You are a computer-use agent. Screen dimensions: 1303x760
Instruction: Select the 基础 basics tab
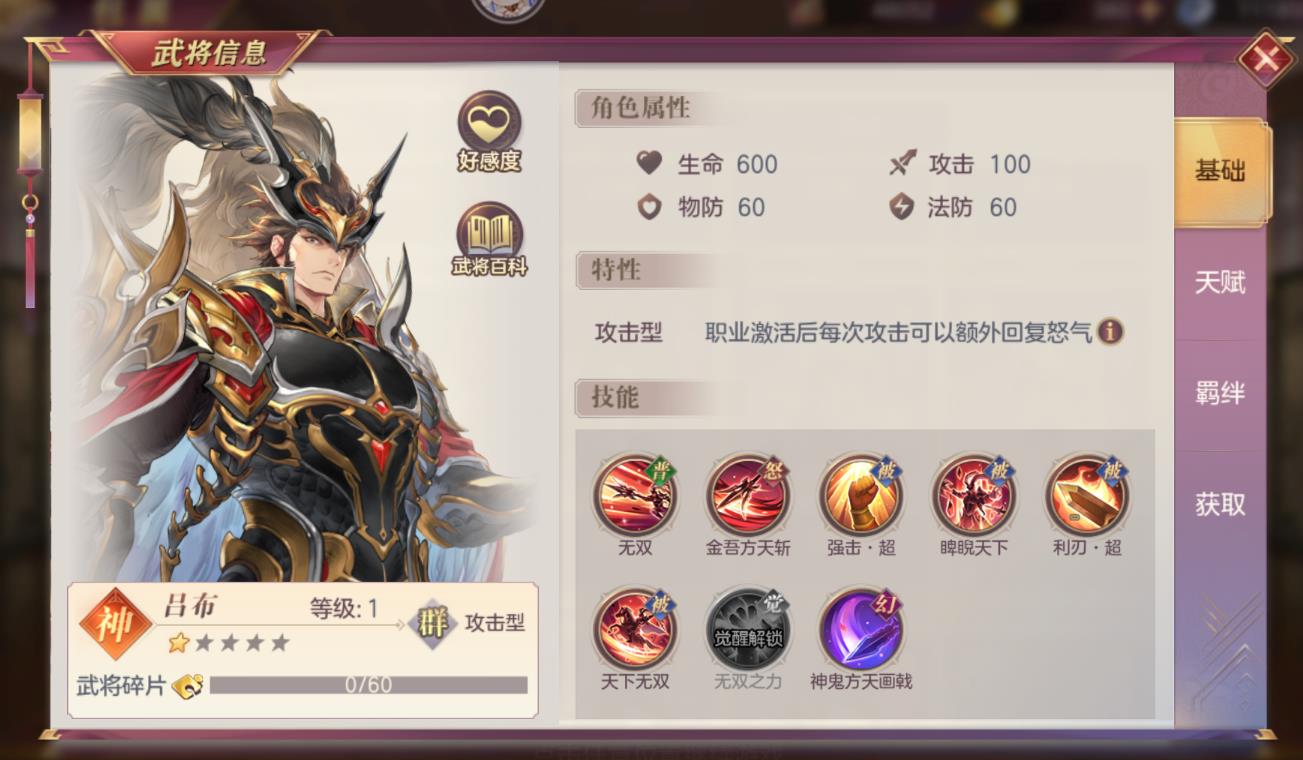(1218, 172)
